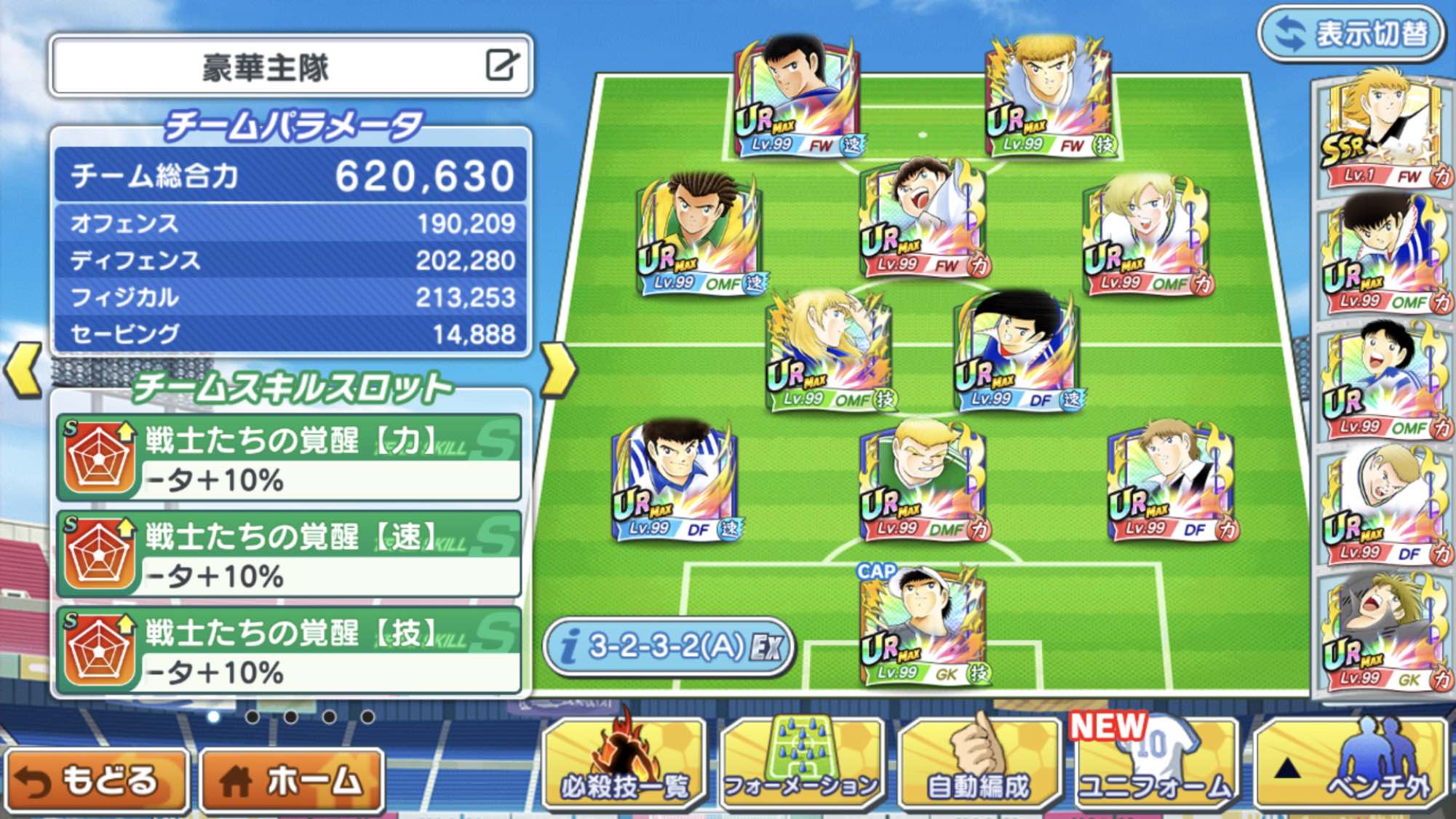
Task: Show next team with right yellow arrow
Action: [559, 370]
